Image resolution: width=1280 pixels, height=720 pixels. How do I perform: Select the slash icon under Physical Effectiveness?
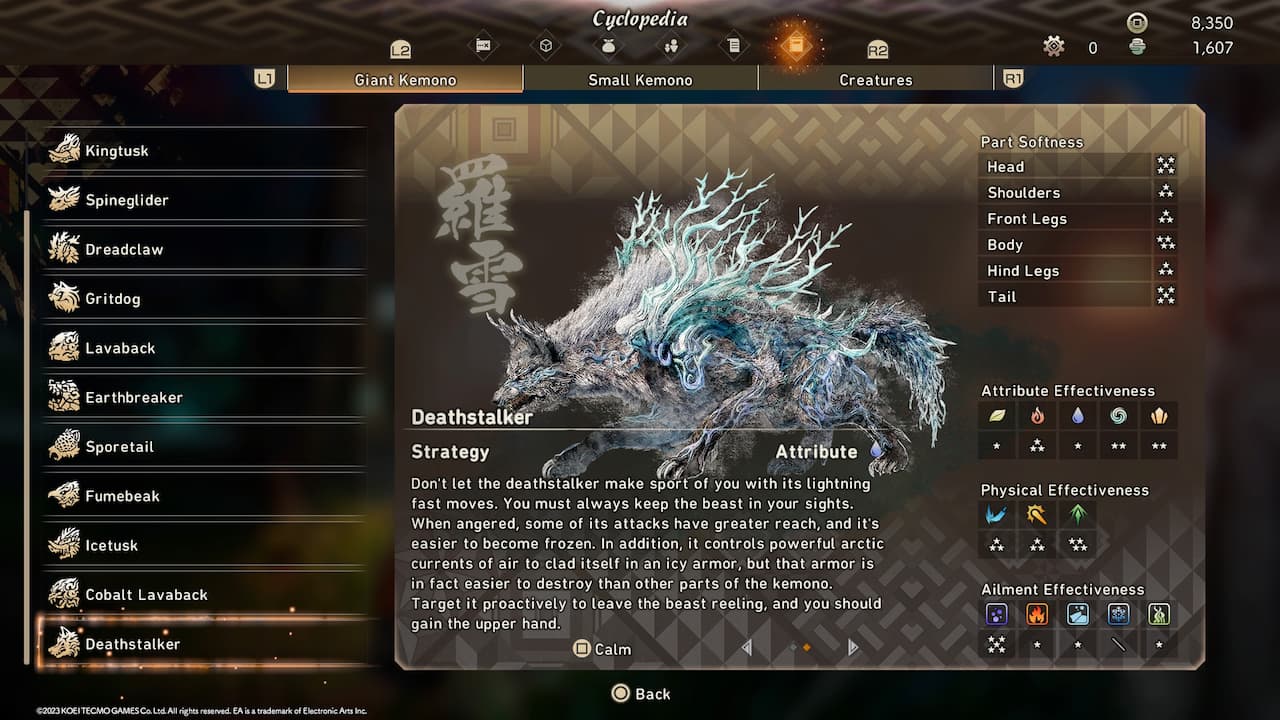[996, 514]
